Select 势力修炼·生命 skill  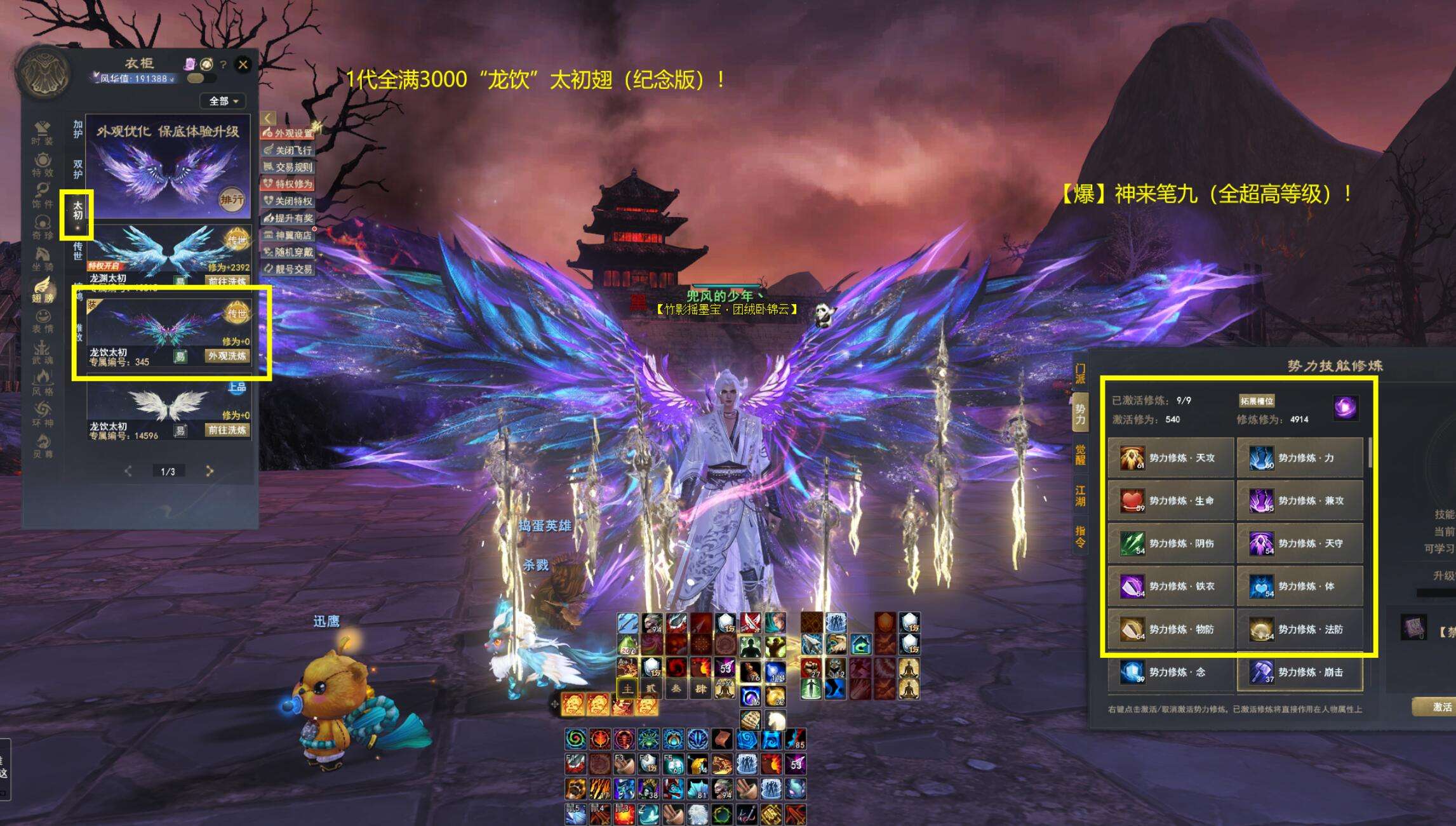(x=1170, y=501)
